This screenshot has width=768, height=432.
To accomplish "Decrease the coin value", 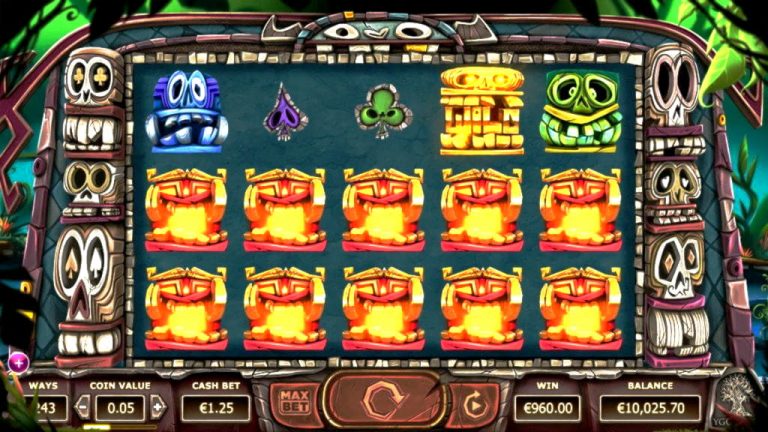I will [83, 407].
